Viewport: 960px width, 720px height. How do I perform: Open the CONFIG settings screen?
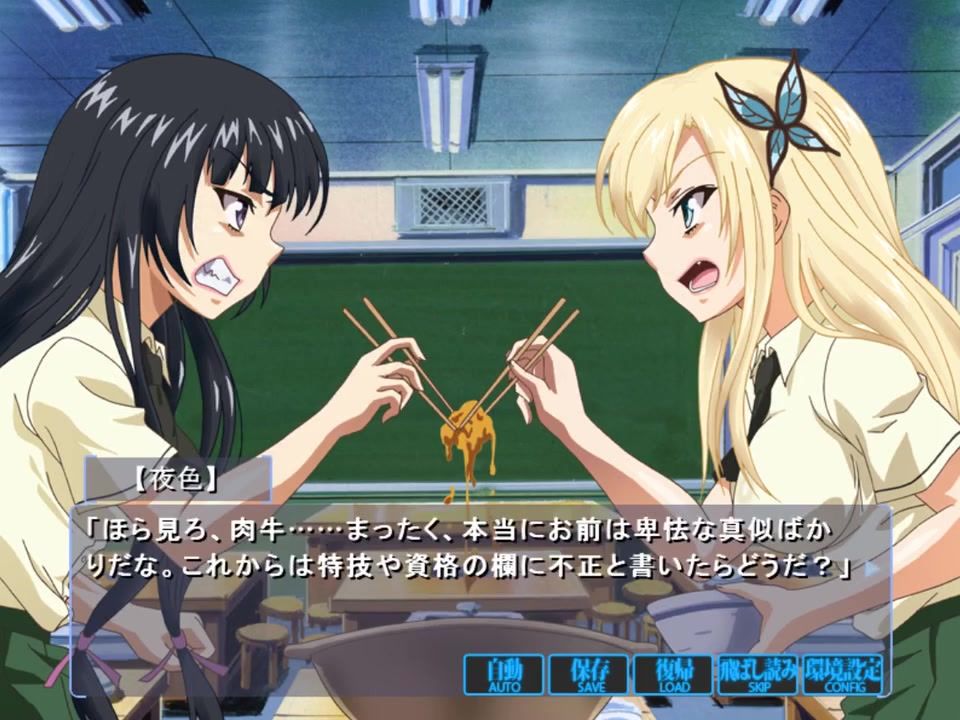842,675
